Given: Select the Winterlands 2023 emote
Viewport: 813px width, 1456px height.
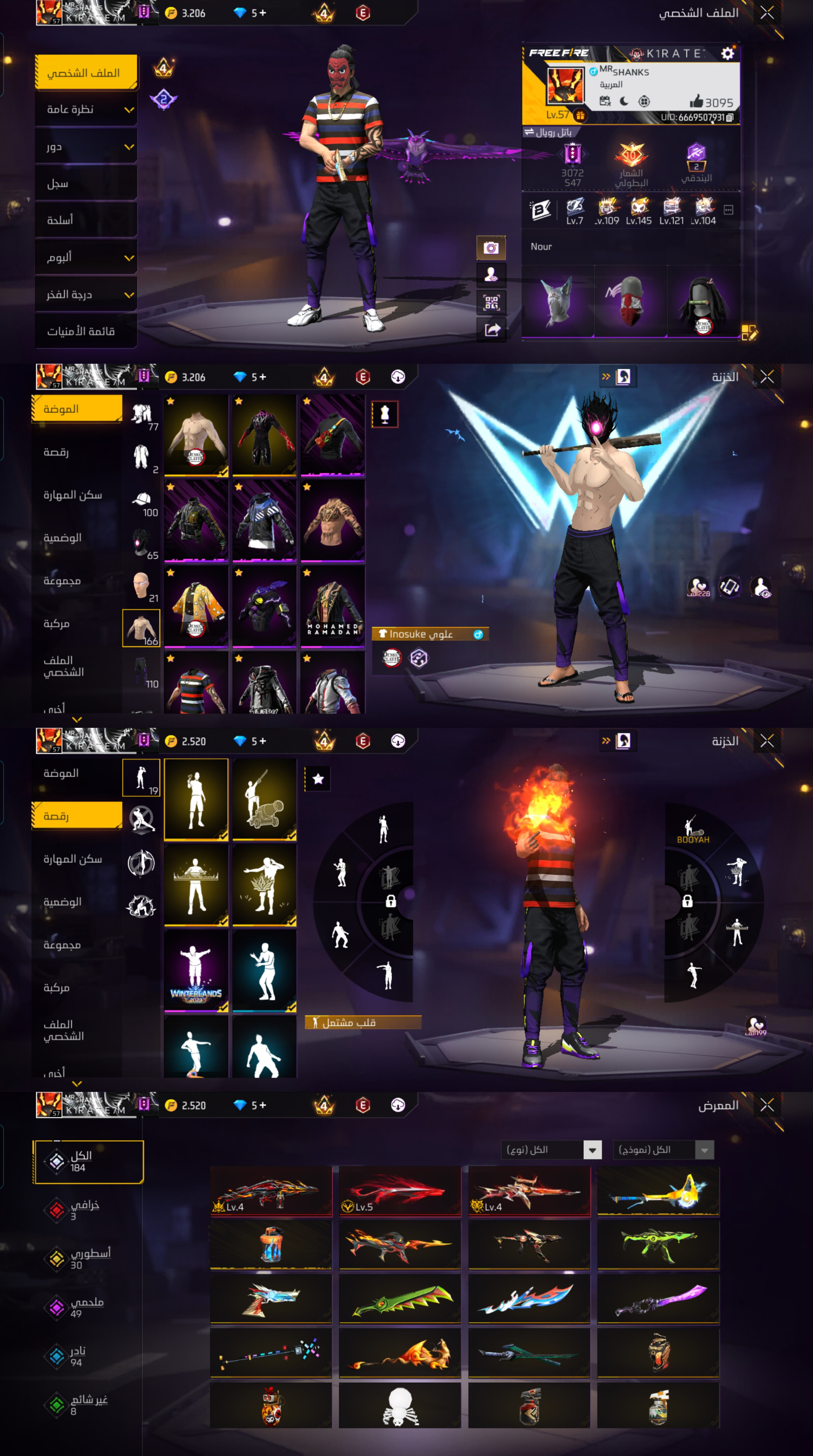Looking at the screenshot, I should (x=196, y=971).
